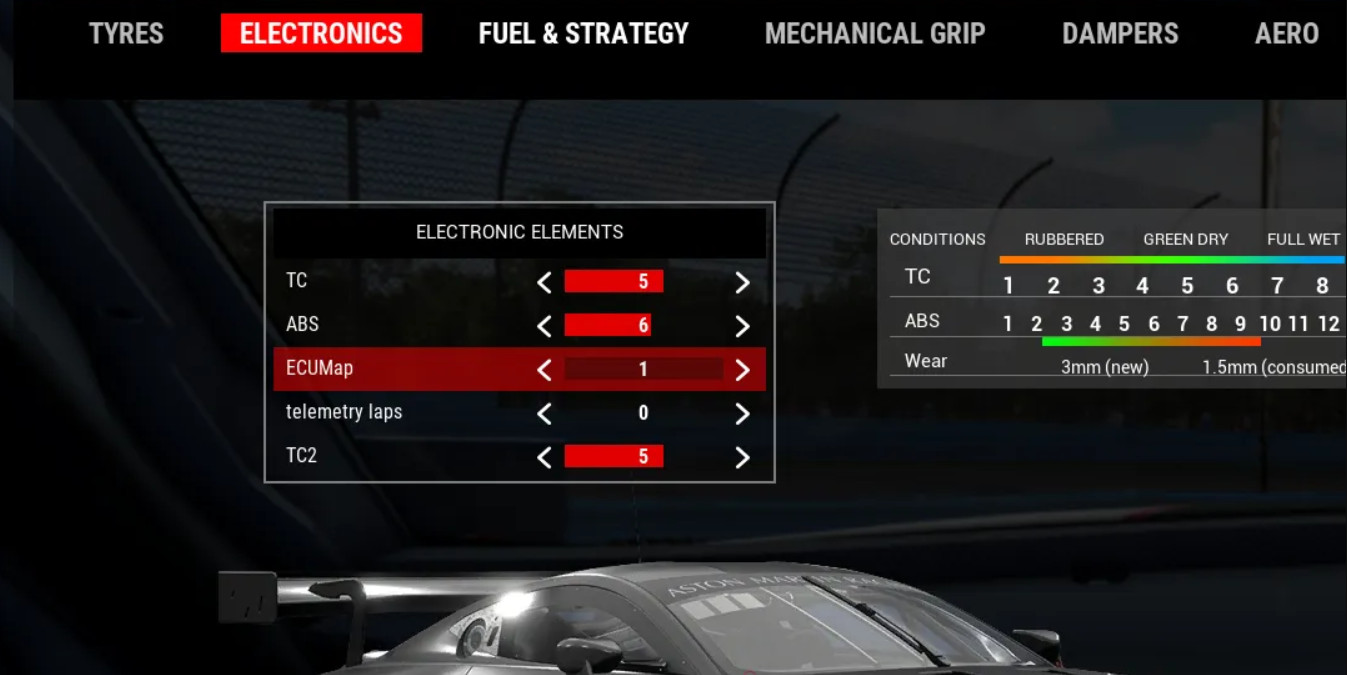Select the Electronics tab
Screen dimensions: 1347x675
(321, 34)
